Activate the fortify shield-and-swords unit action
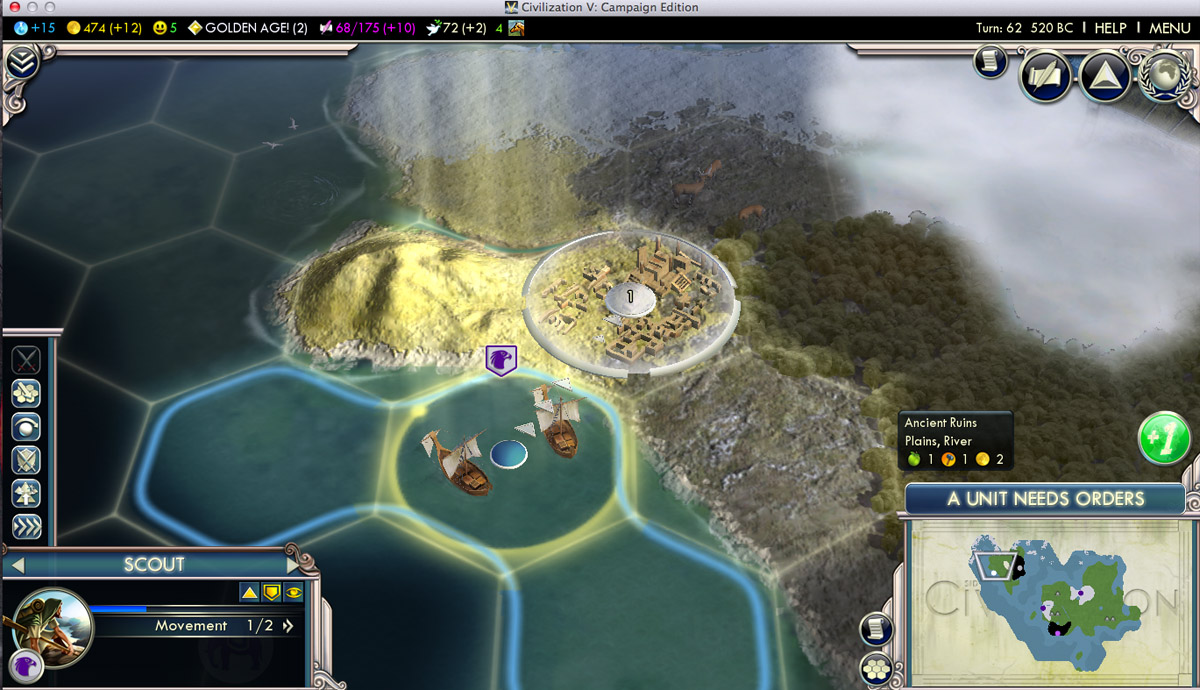The width and height of the screenshot is (1200, 690). (26, 460)
